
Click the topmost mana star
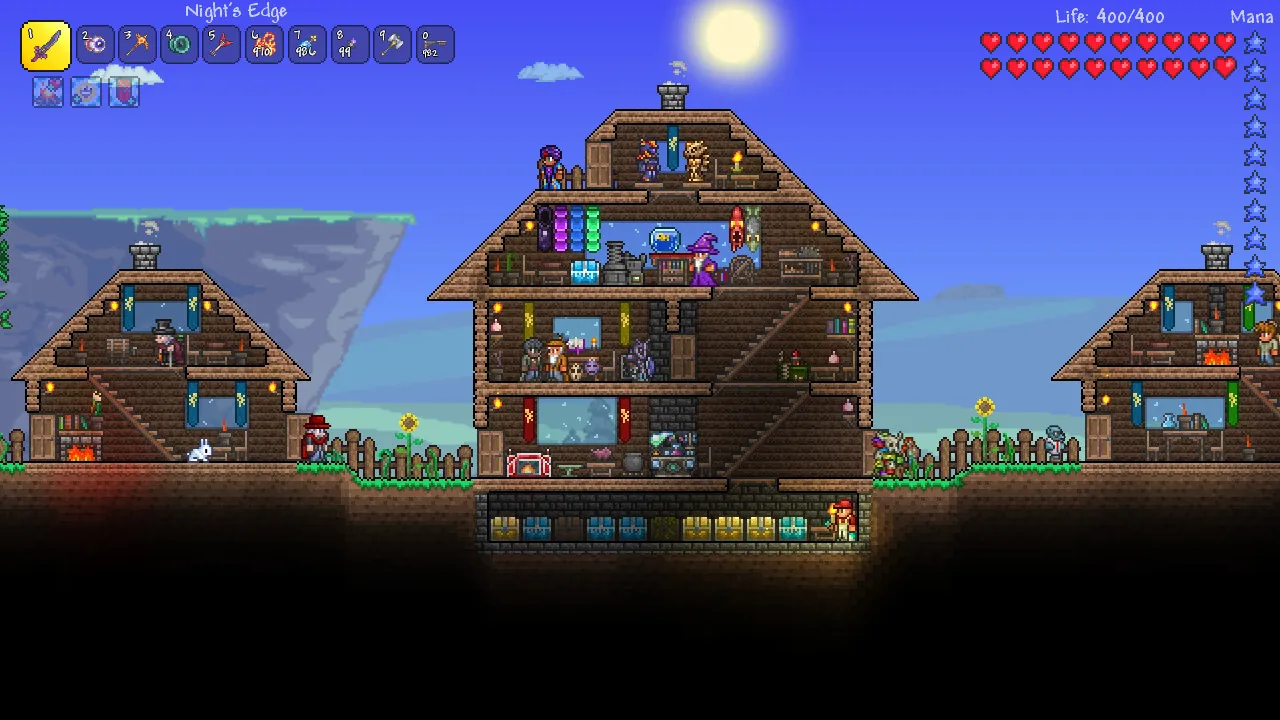1253,43
